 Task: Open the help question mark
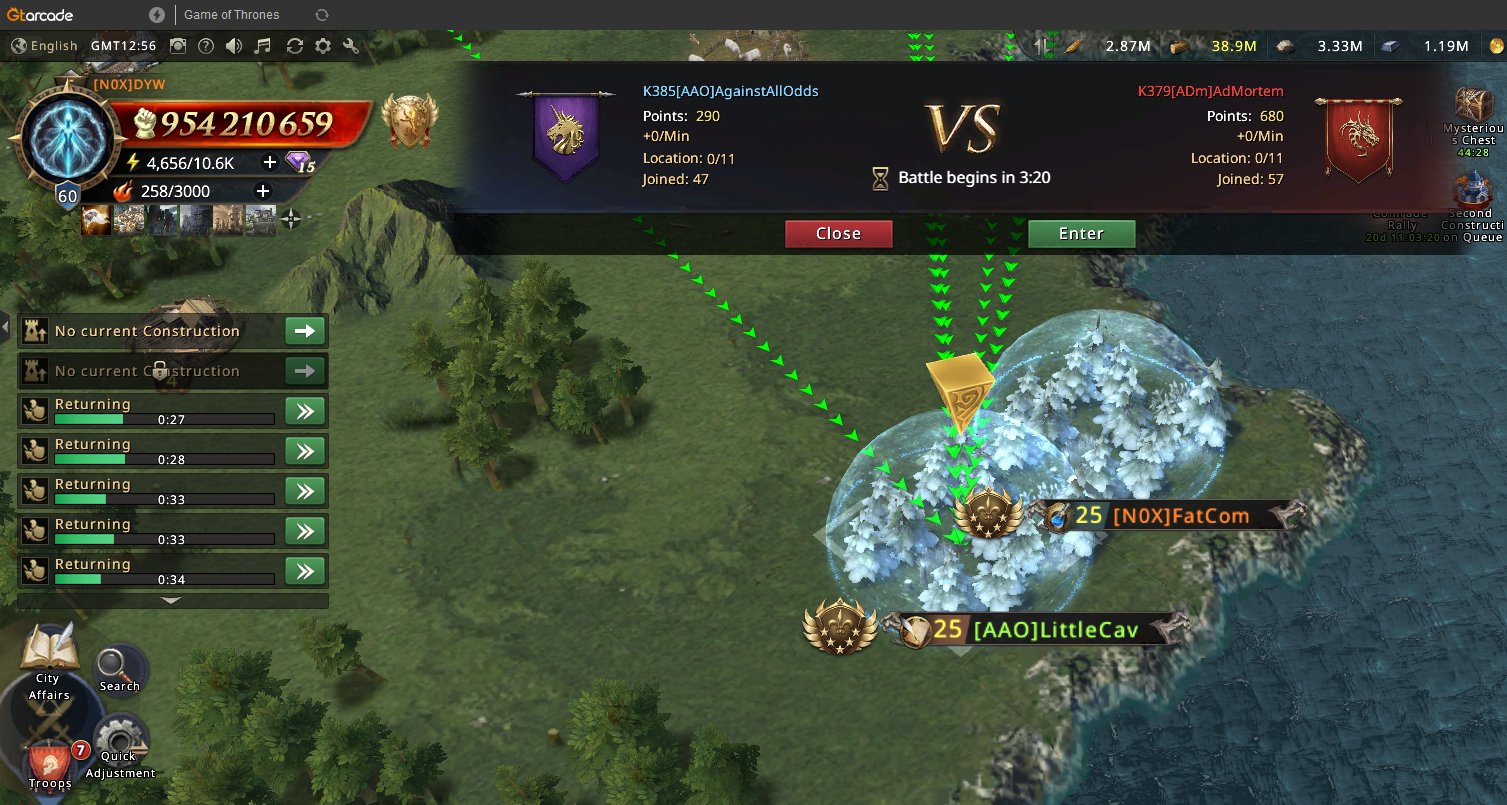pos(206,46)
